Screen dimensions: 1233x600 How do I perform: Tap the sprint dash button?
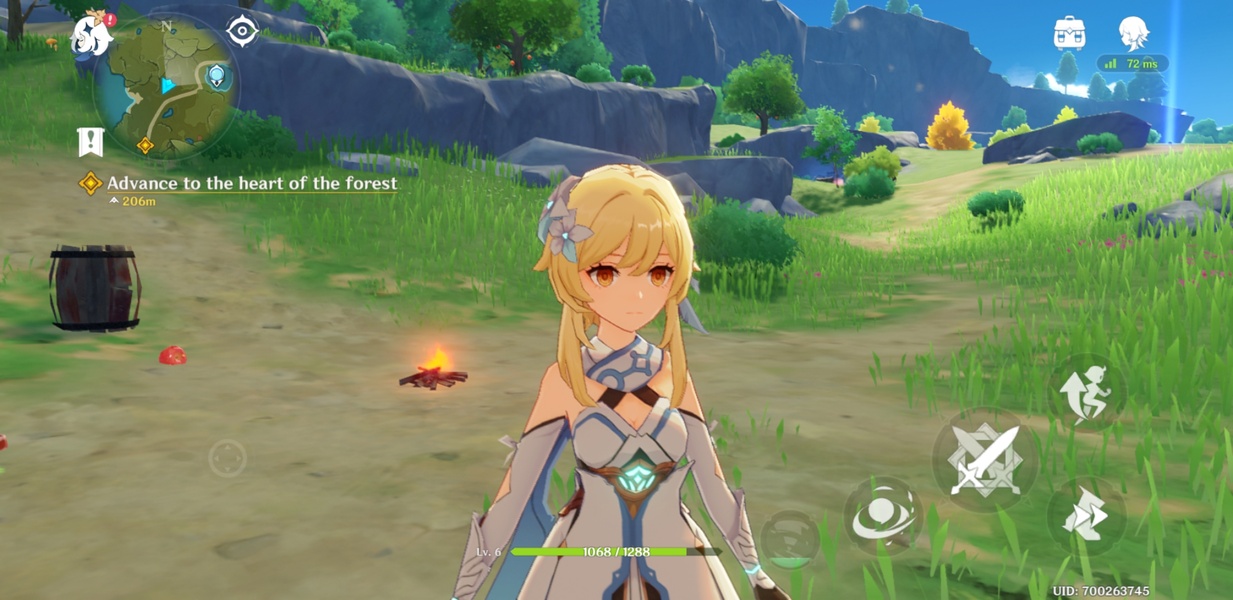(x=1086, y=516)
